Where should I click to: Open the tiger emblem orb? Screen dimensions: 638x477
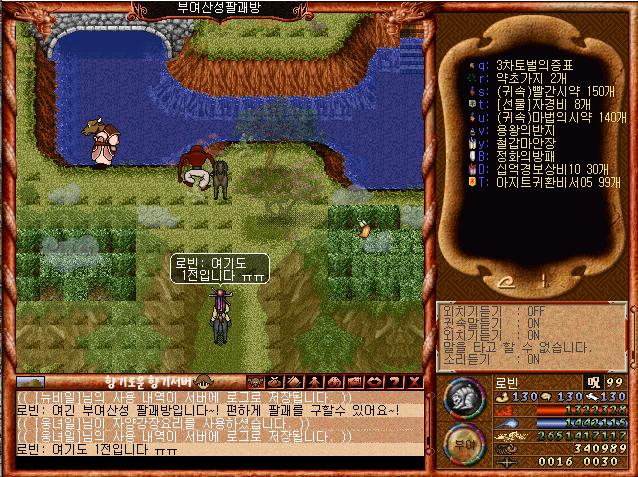click(x=461, y=398)
